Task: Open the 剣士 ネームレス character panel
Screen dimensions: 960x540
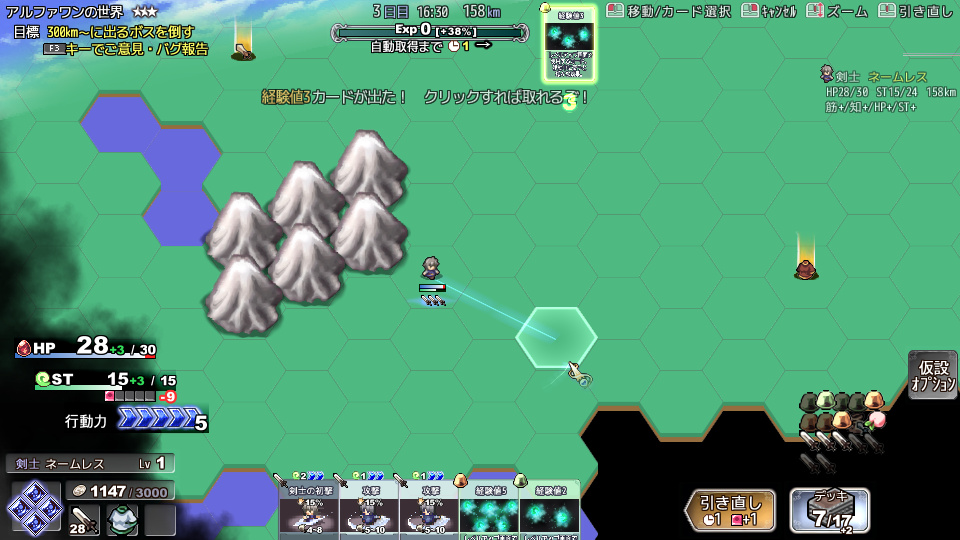Action: click(x=90, y=464)
